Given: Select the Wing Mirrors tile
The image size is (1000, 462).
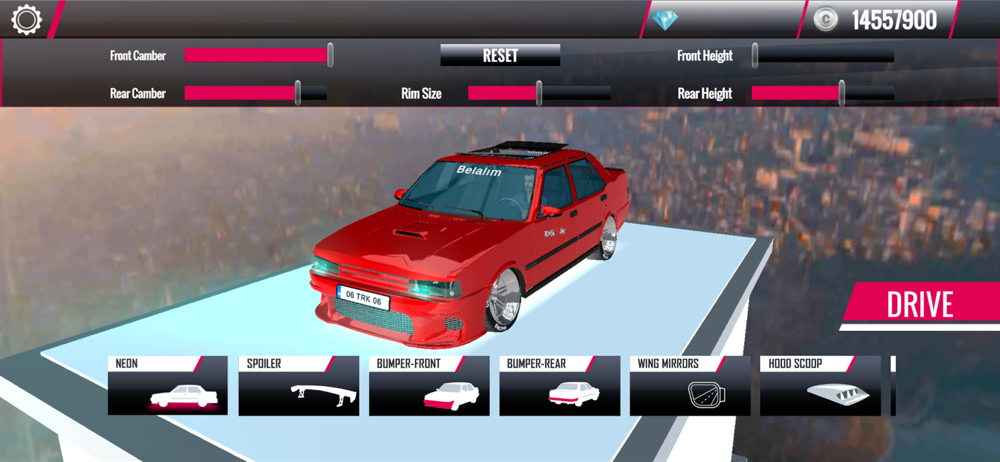Looking at the screenshot, I should (689, 386).
